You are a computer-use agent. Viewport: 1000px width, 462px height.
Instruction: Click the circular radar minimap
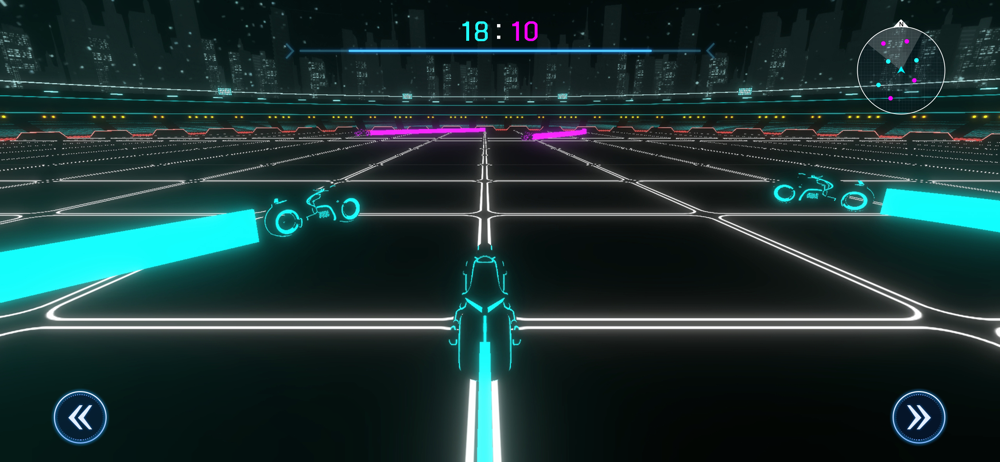pos(901,68)
